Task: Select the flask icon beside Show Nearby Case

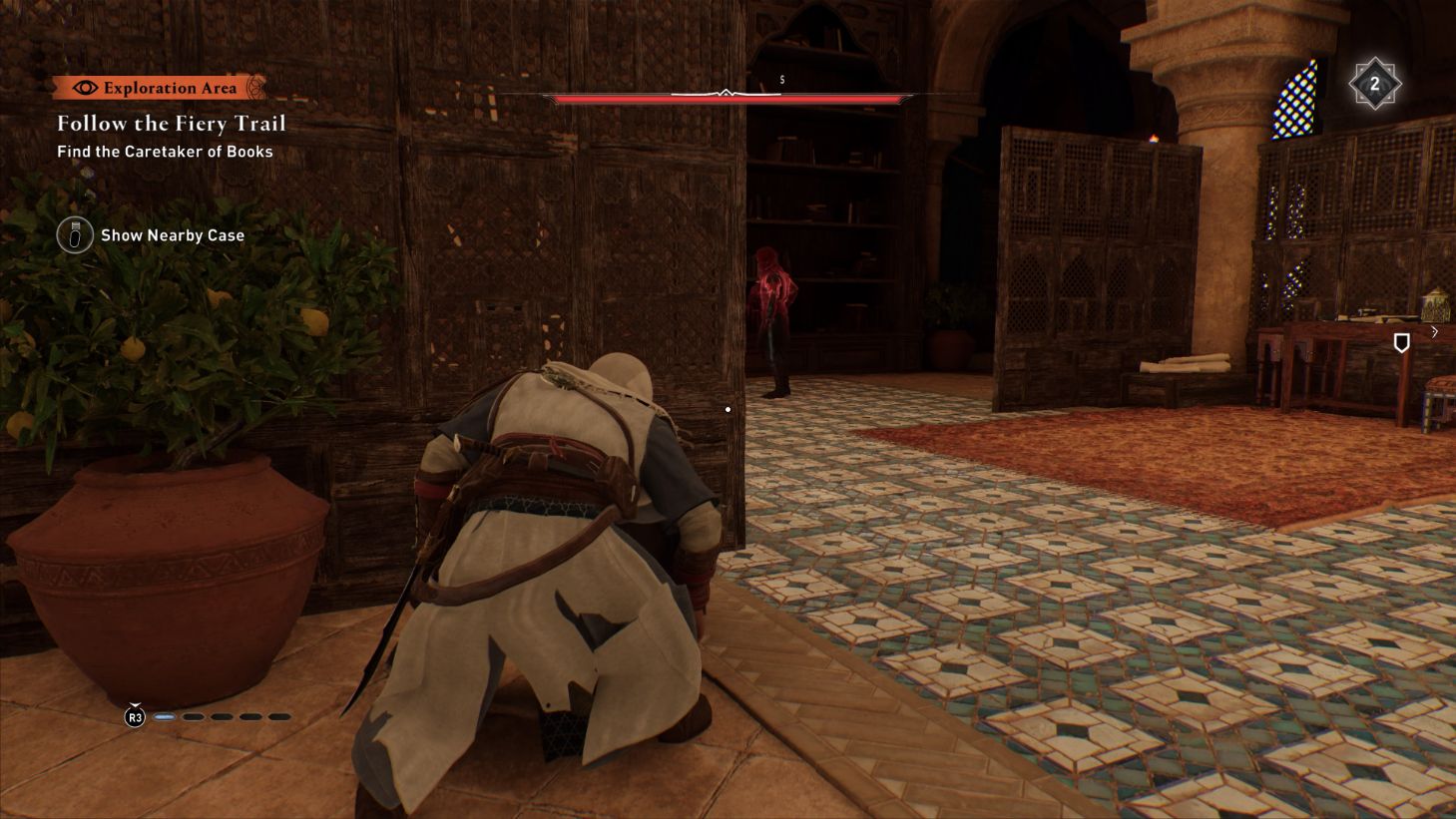Action: point(75,235)
